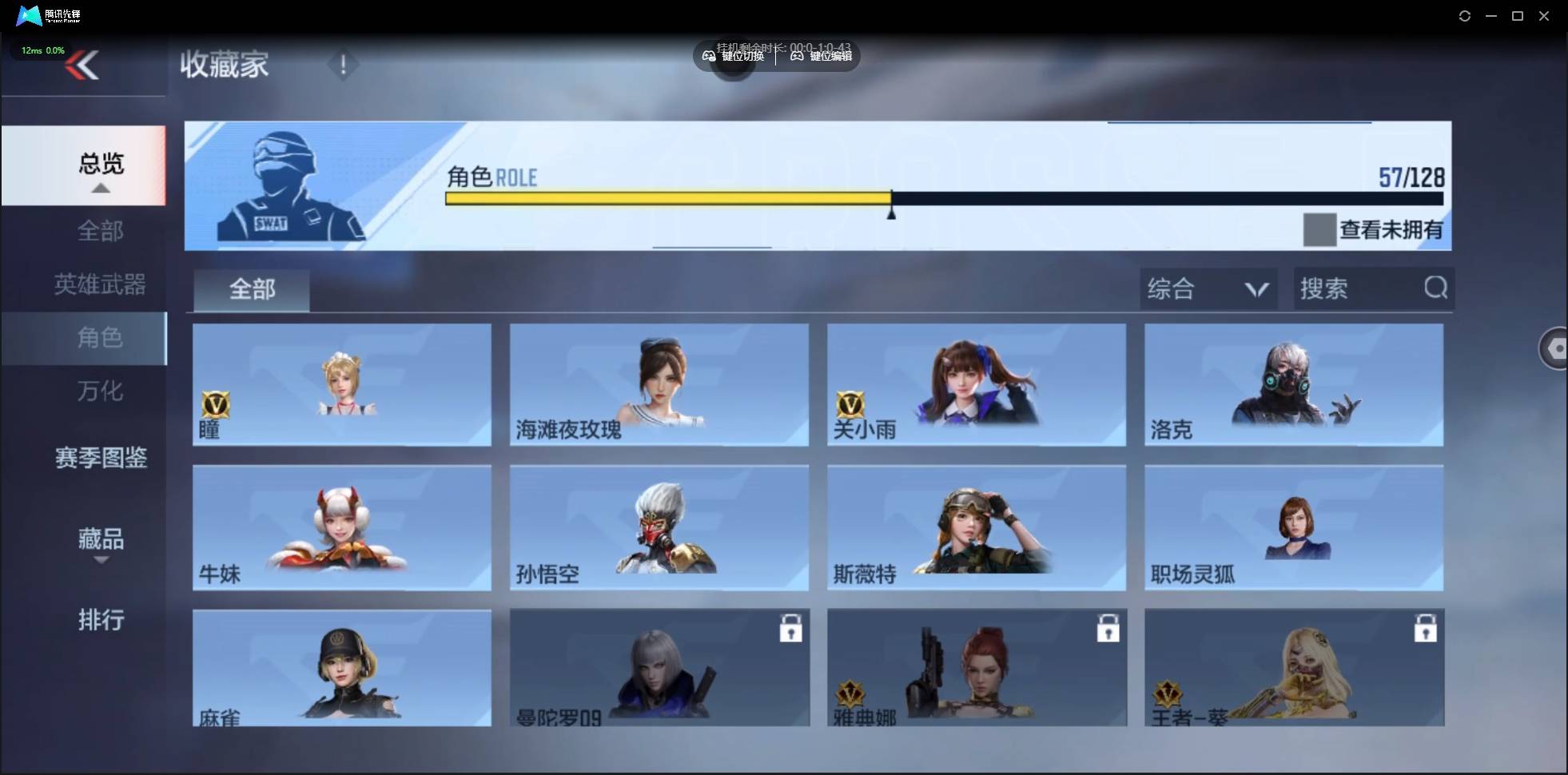Open the exclamation notice beside 收藏家 title
This screenshot has height=775, width=1568.
[x=344, y=64]
